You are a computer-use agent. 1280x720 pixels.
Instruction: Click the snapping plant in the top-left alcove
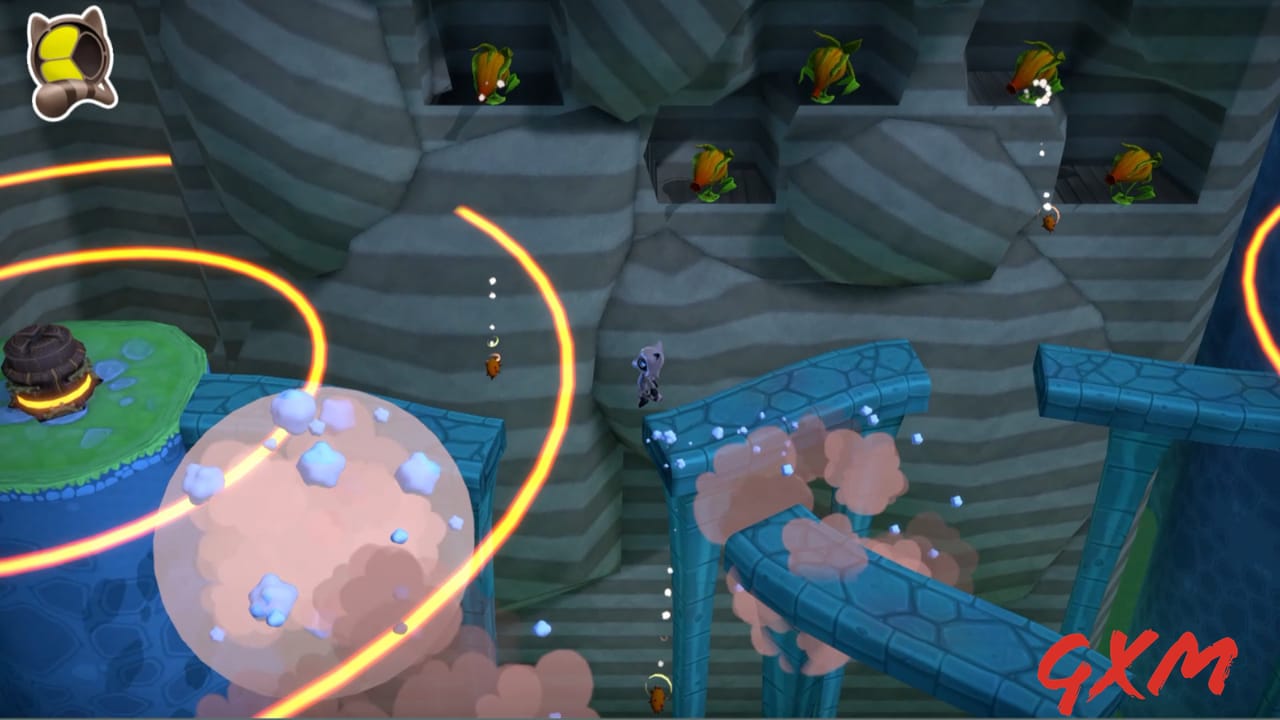pos(490,70)
